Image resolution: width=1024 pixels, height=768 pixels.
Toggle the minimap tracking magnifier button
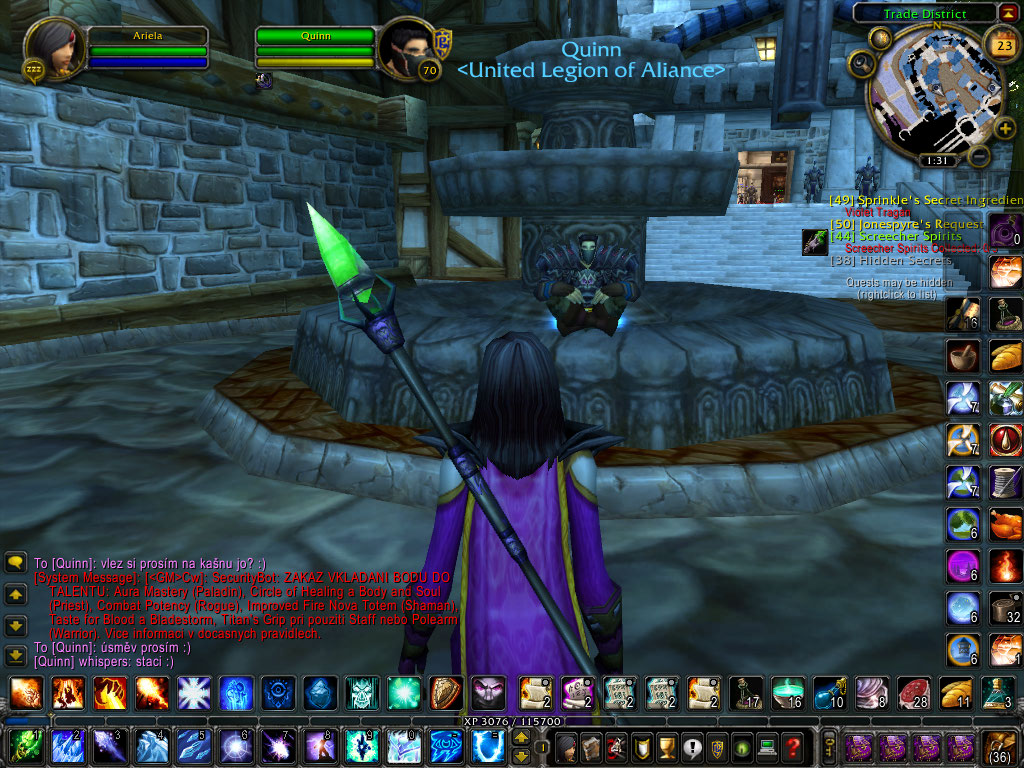click(x=860, y=64)
